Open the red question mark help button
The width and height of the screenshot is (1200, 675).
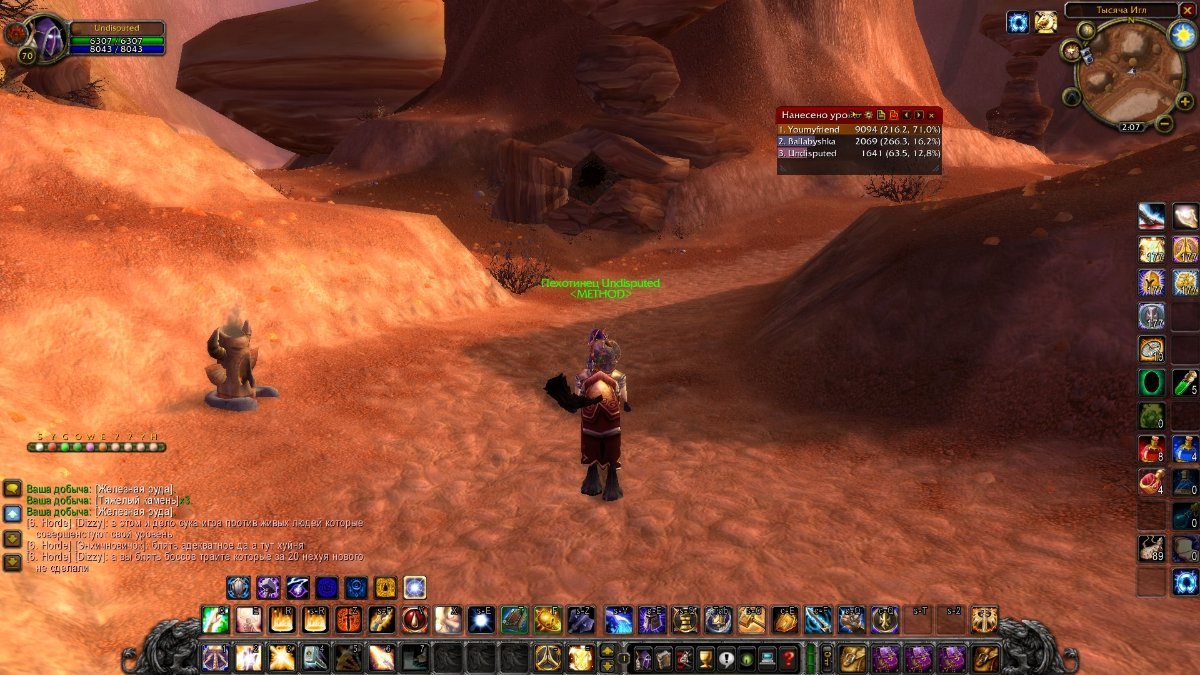coord(789,659)
